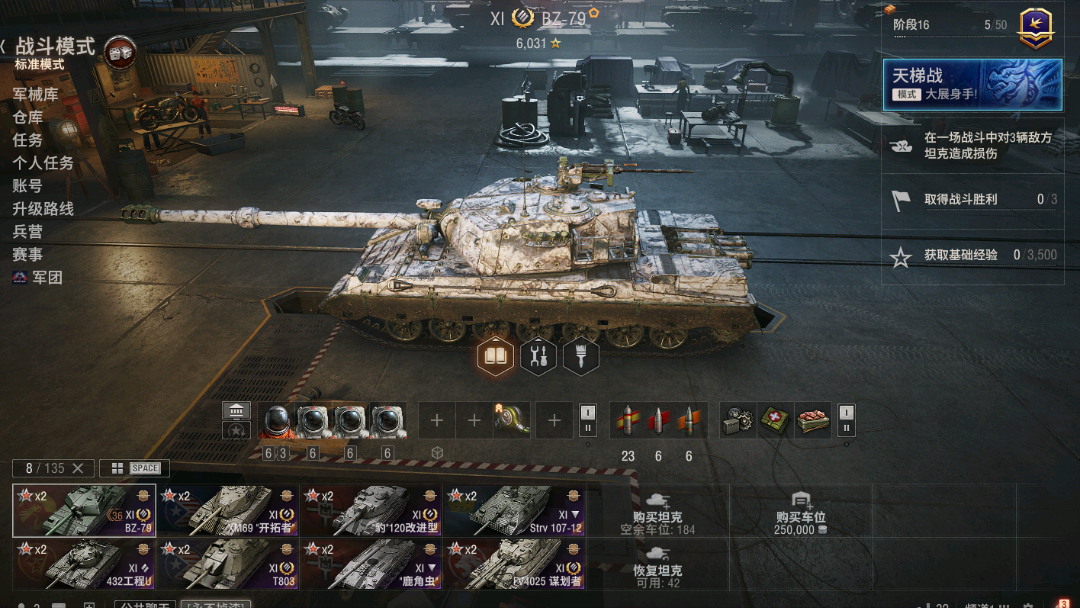Open the paintbrush customization icon
1080x608 pixels.
(x=581, y=356)
